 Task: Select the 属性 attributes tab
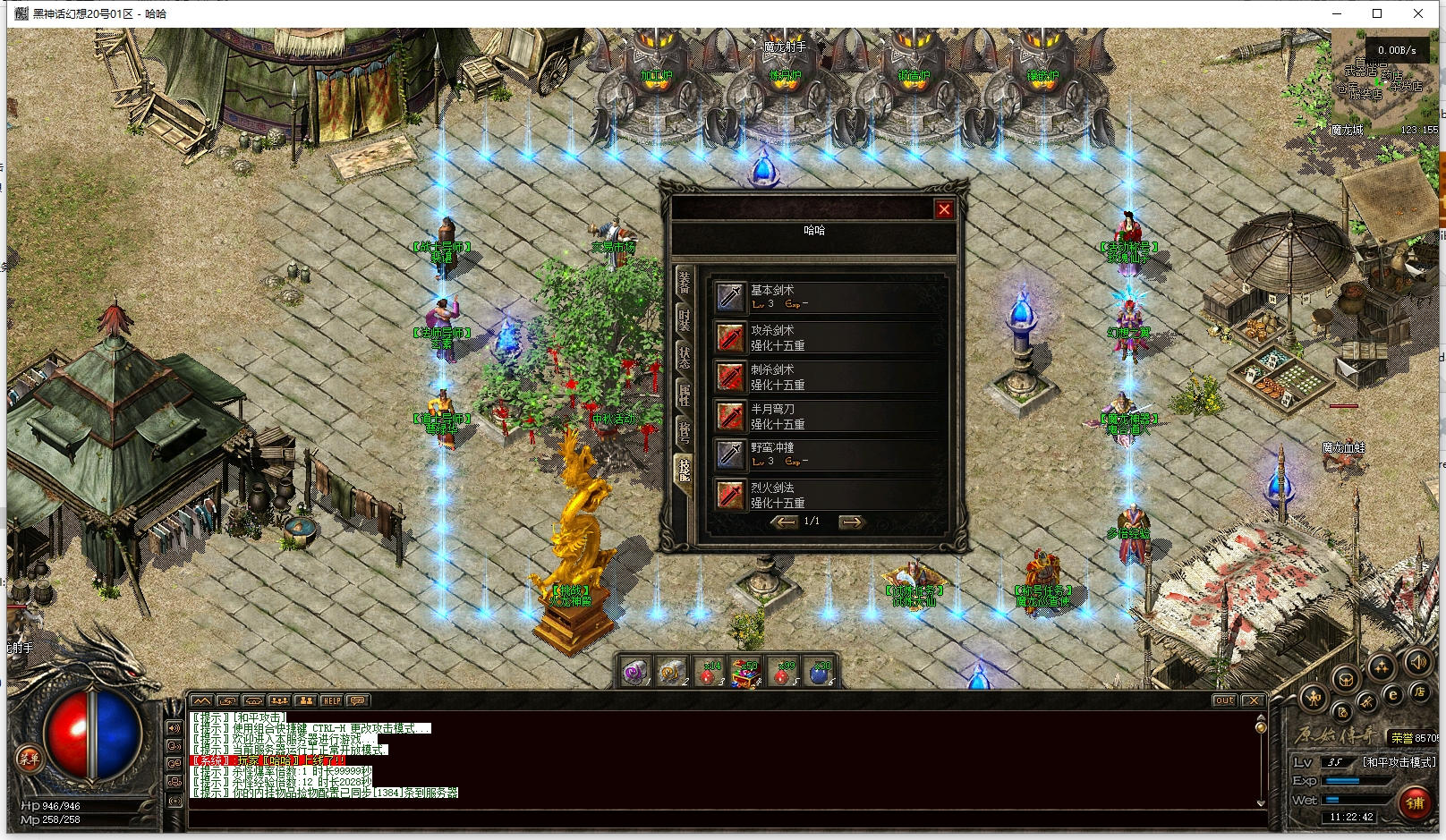point(684,393)
